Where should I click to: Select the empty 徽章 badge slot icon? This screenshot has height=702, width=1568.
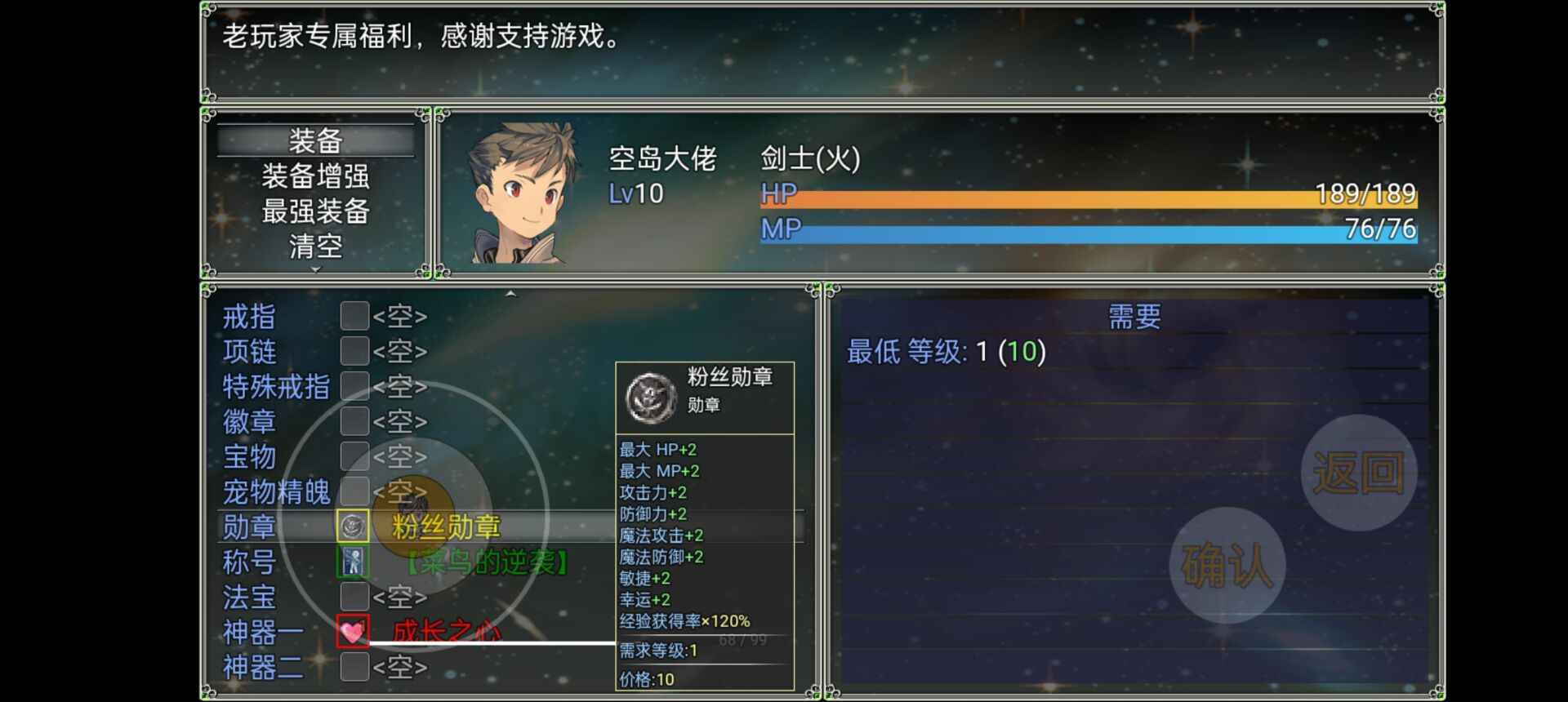(x=354, y=421)
